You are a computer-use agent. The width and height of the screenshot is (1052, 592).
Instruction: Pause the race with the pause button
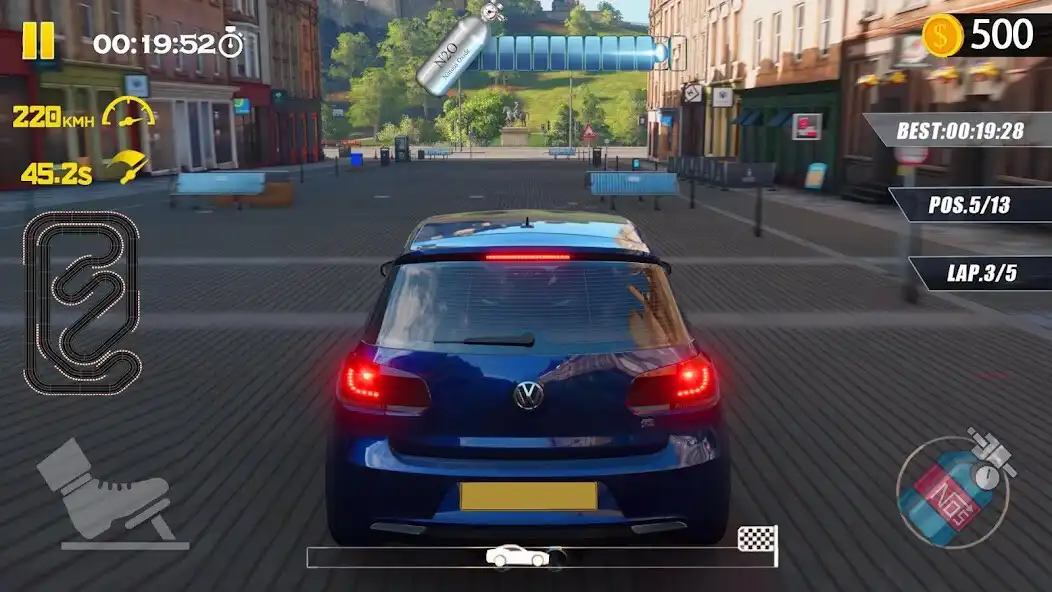(x=38, y=40)
